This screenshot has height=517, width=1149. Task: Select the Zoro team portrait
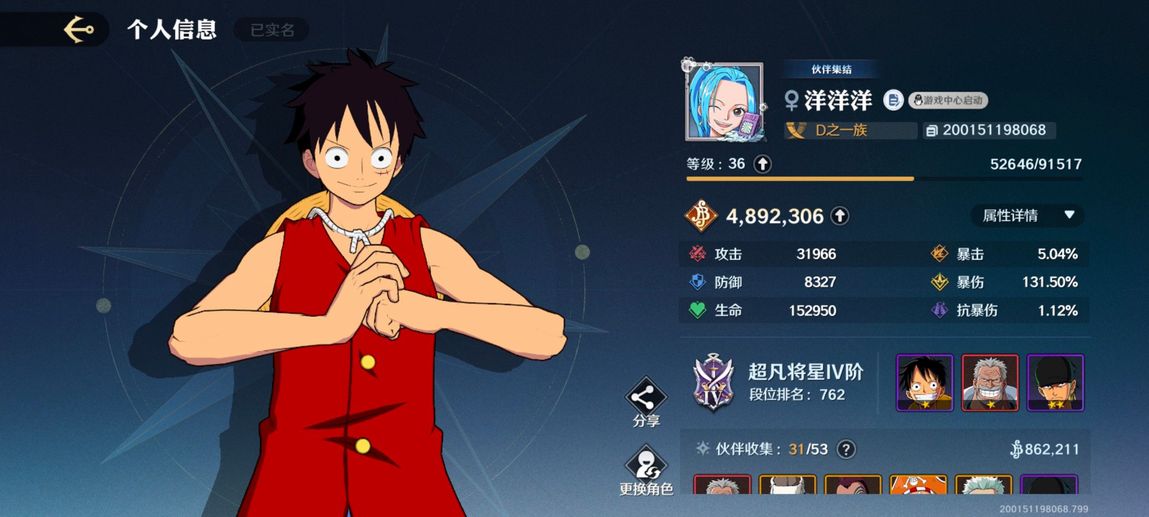point(1055,382)
